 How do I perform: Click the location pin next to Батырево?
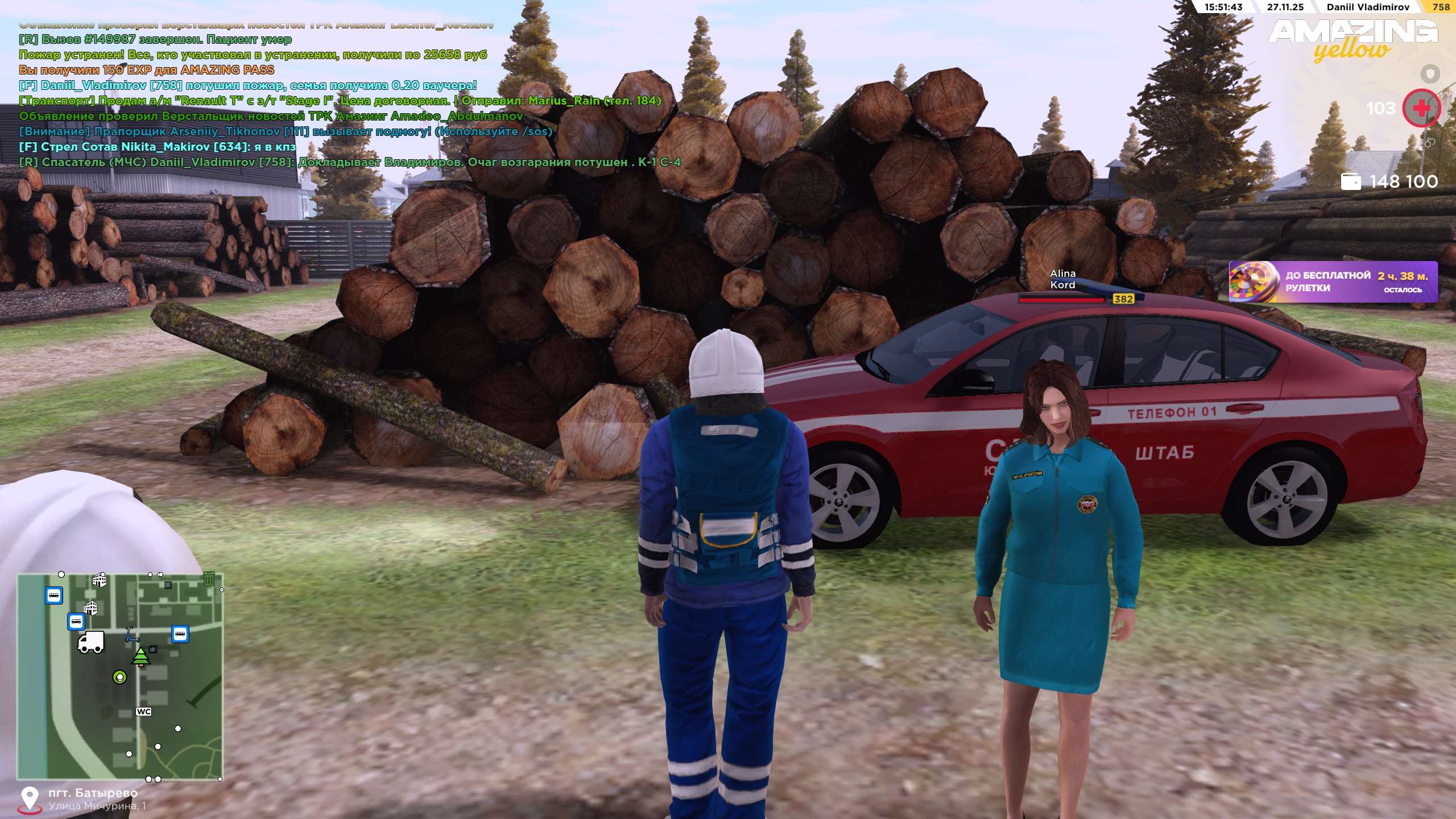[29, 799]
